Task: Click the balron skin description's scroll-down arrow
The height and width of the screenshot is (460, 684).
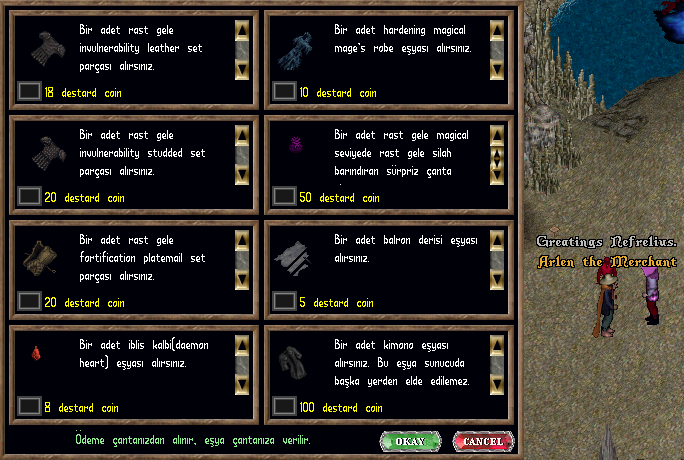Action: (x=497, y=279)
